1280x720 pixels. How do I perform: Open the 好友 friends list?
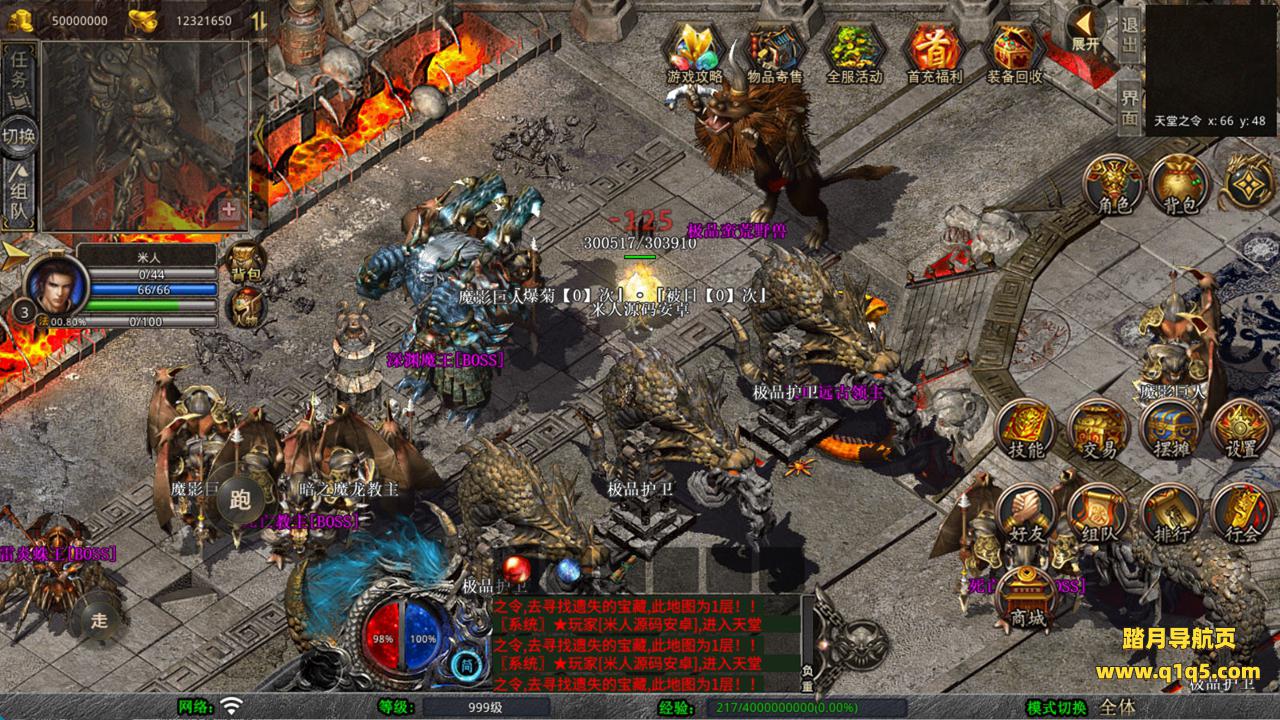point(1026,514)
